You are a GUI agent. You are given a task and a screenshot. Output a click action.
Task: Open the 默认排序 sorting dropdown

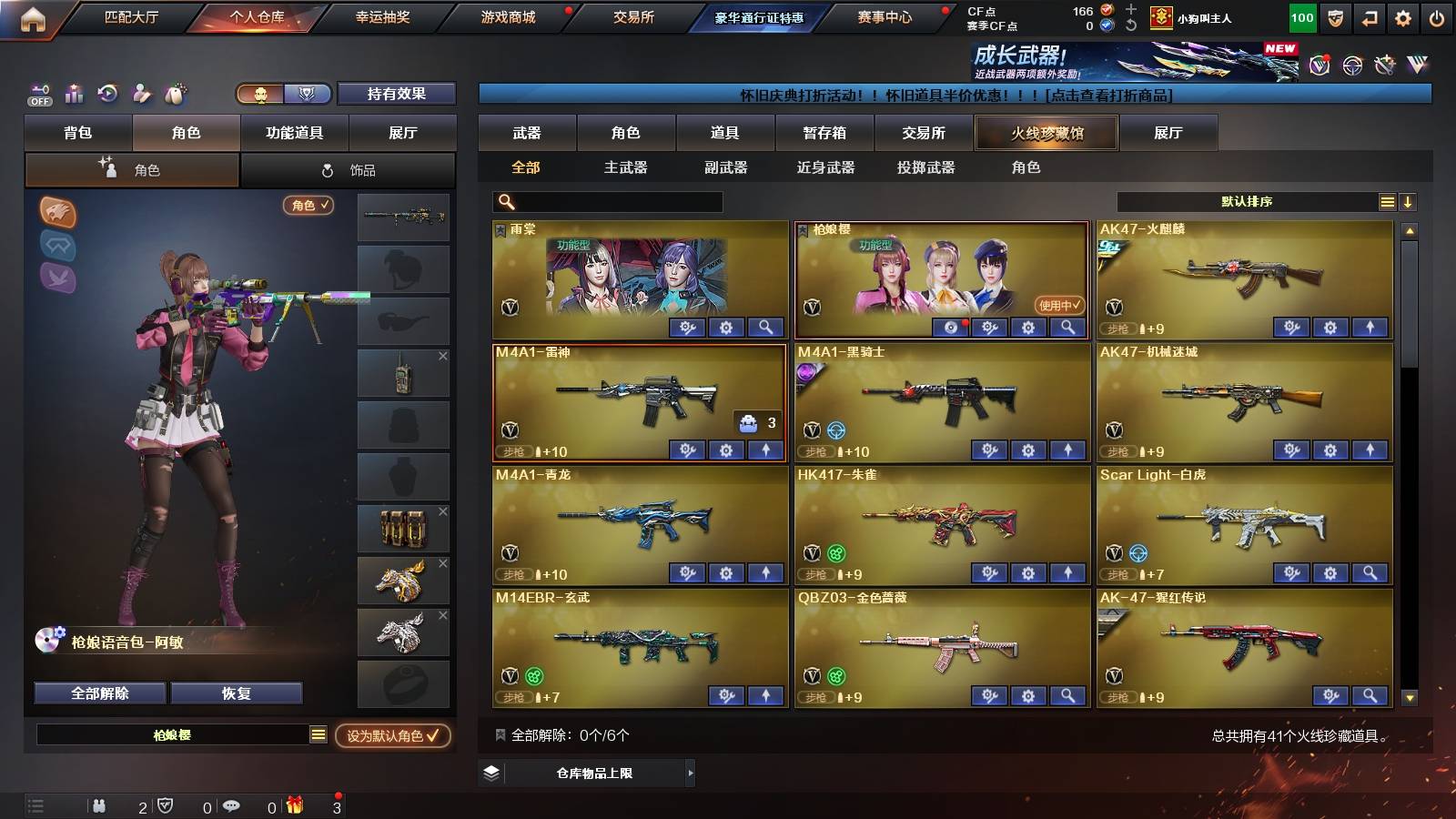pos(1245,202)
